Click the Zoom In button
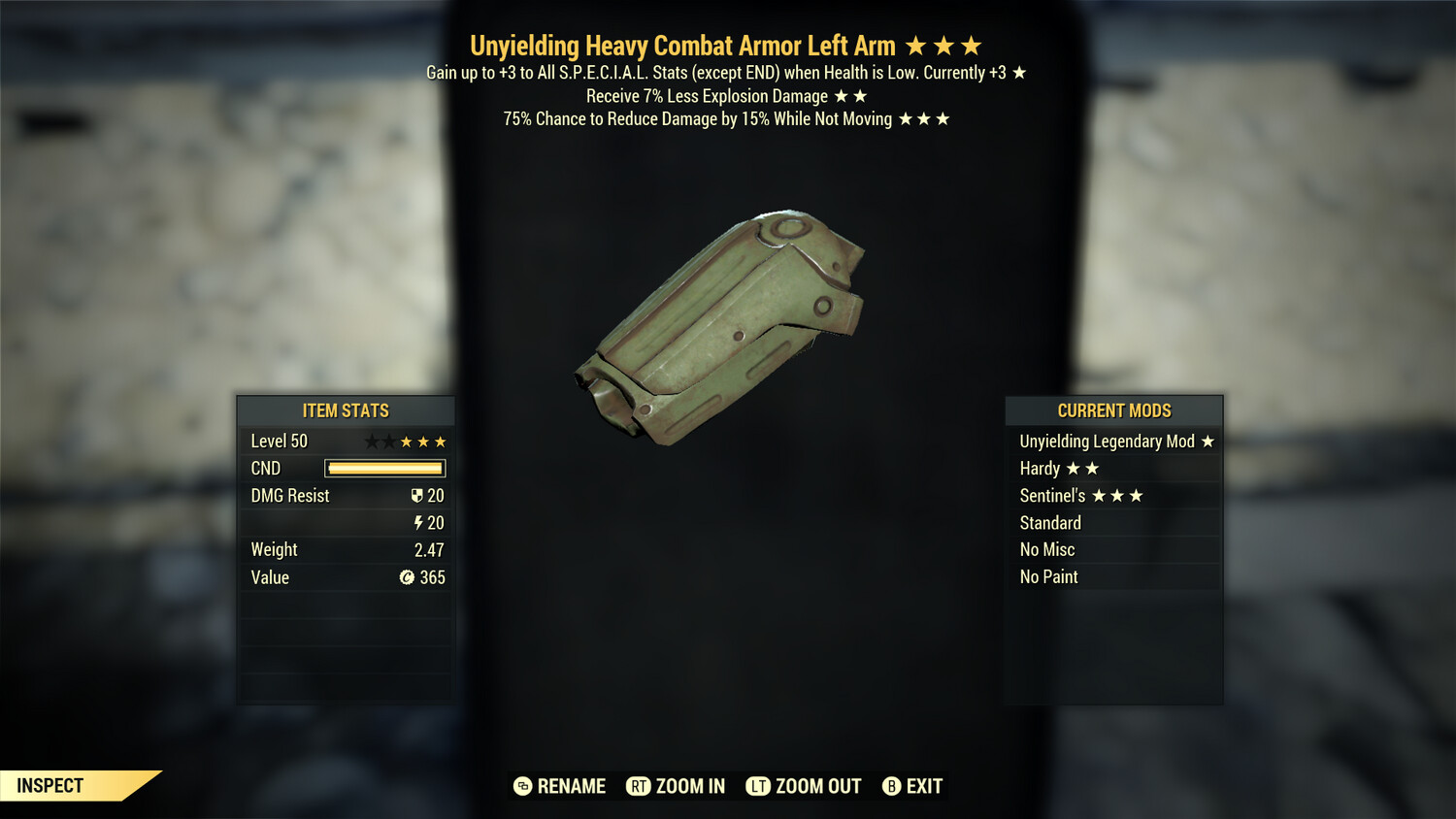The image size is (1456, 819). [677, 786]
